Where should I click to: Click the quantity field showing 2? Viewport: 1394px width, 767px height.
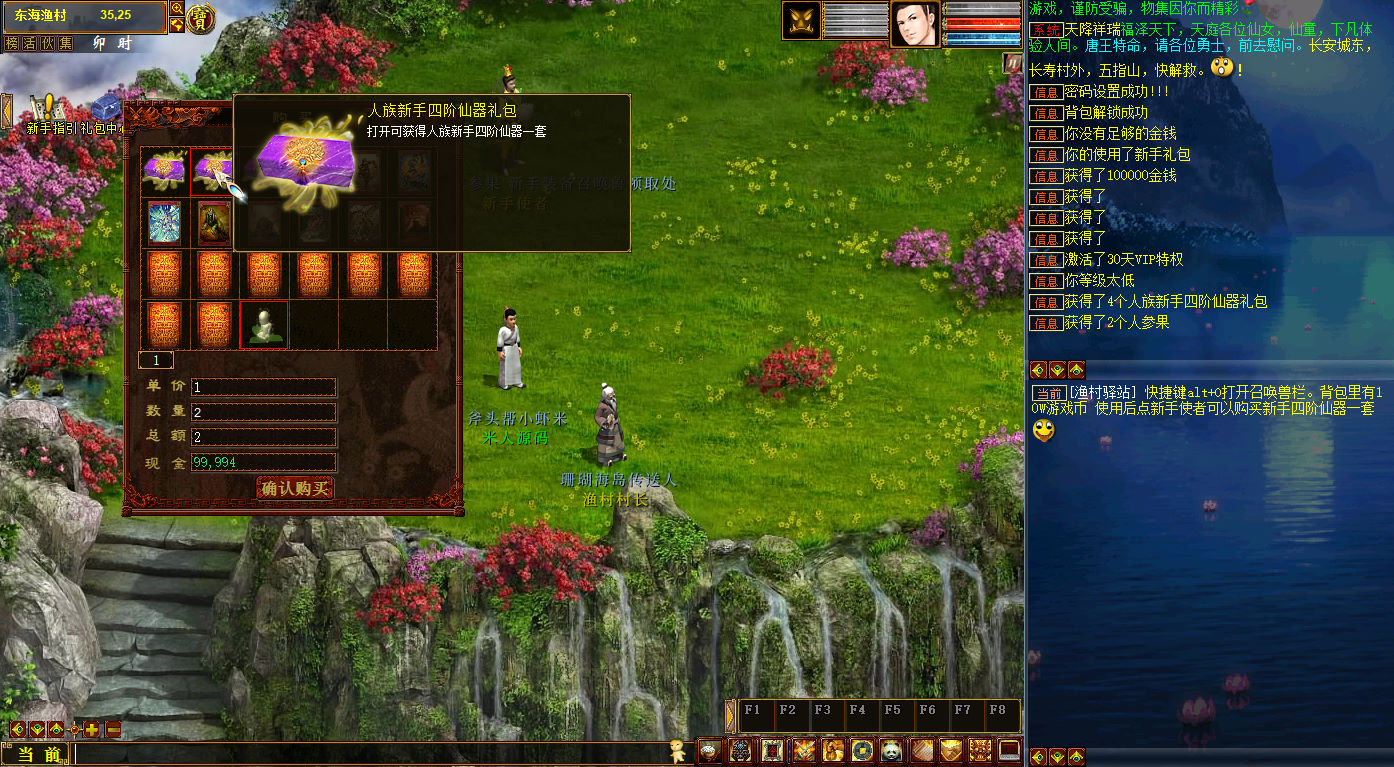coord(264,412)
